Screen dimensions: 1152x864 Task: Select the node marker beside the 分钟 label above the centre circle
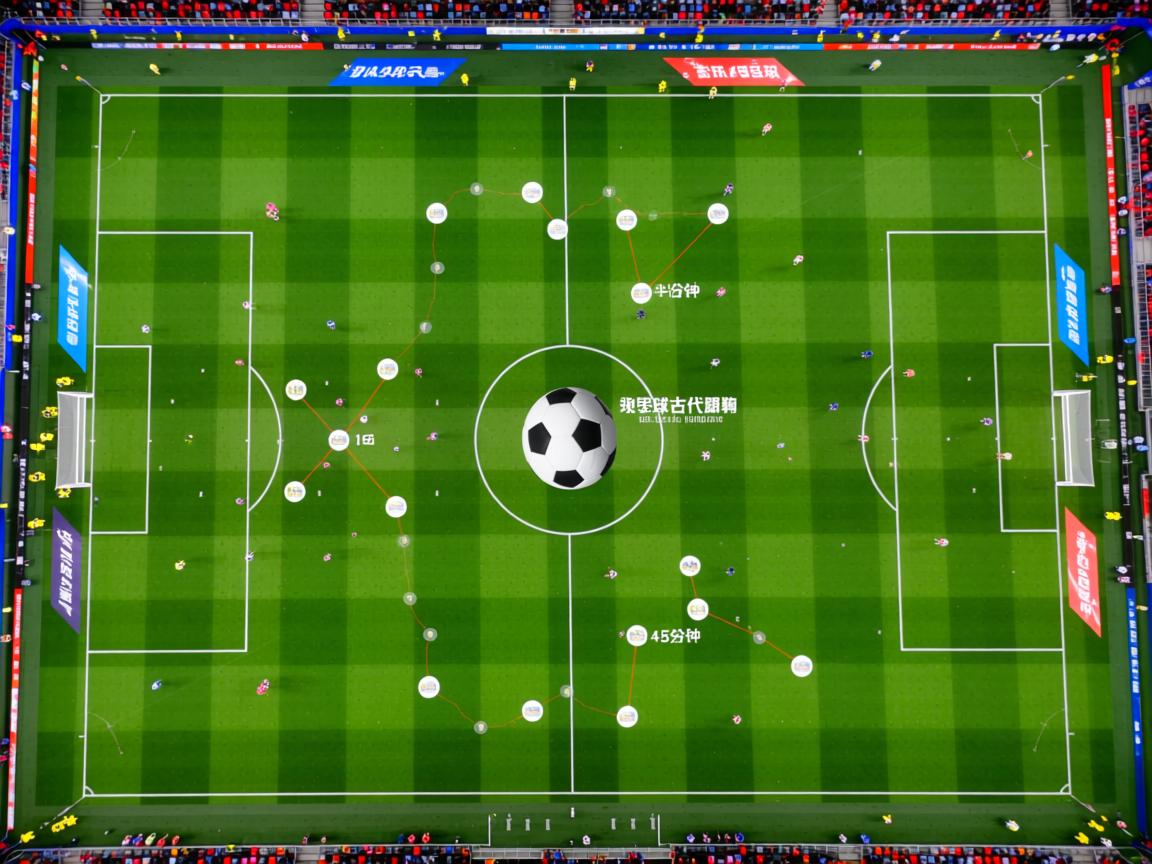tap(641, 293)
